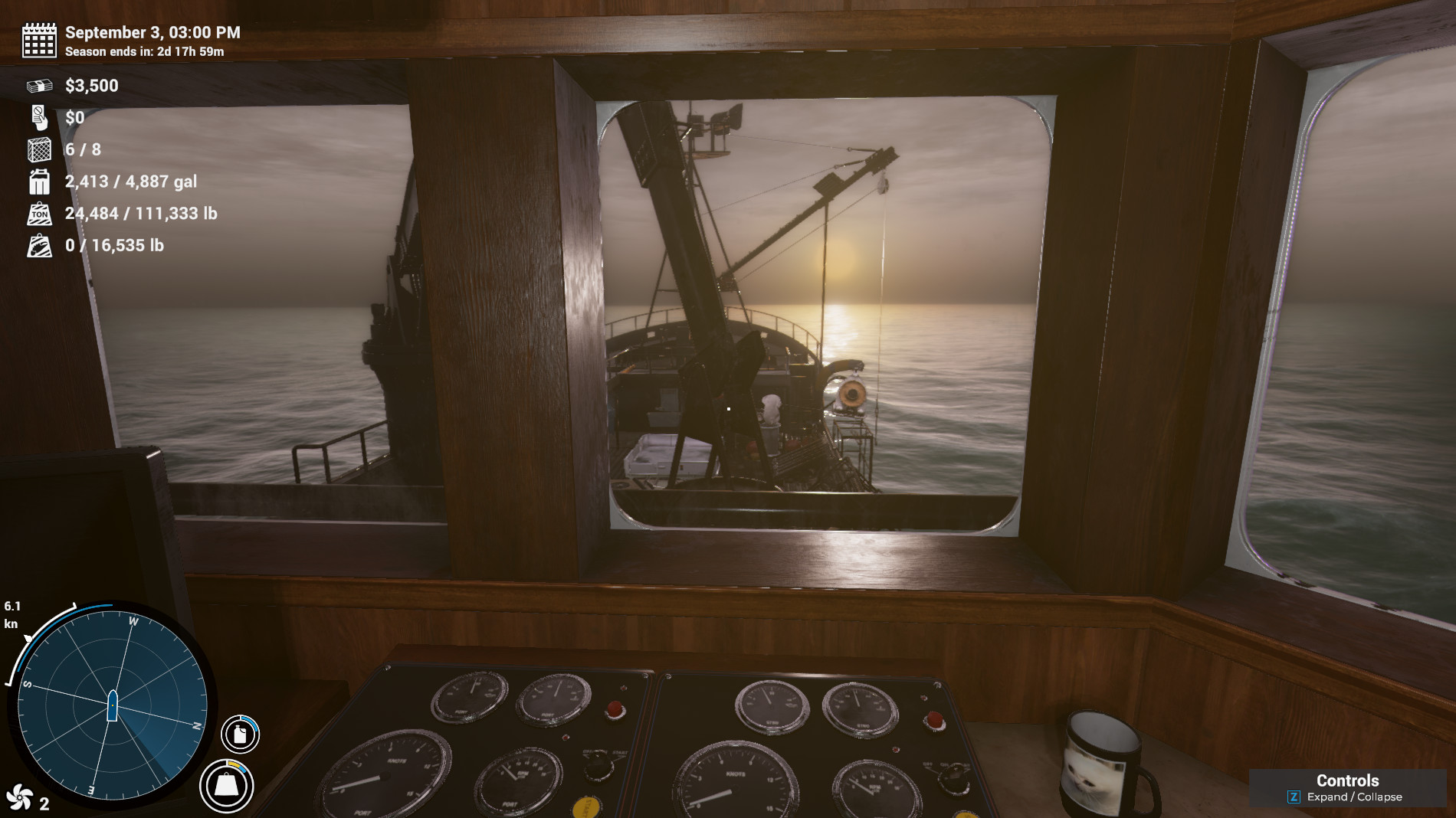Click the circular fuel indicator near the compass
The height and width of the screenshot is (818, 1456).
[x=238, y=733]
